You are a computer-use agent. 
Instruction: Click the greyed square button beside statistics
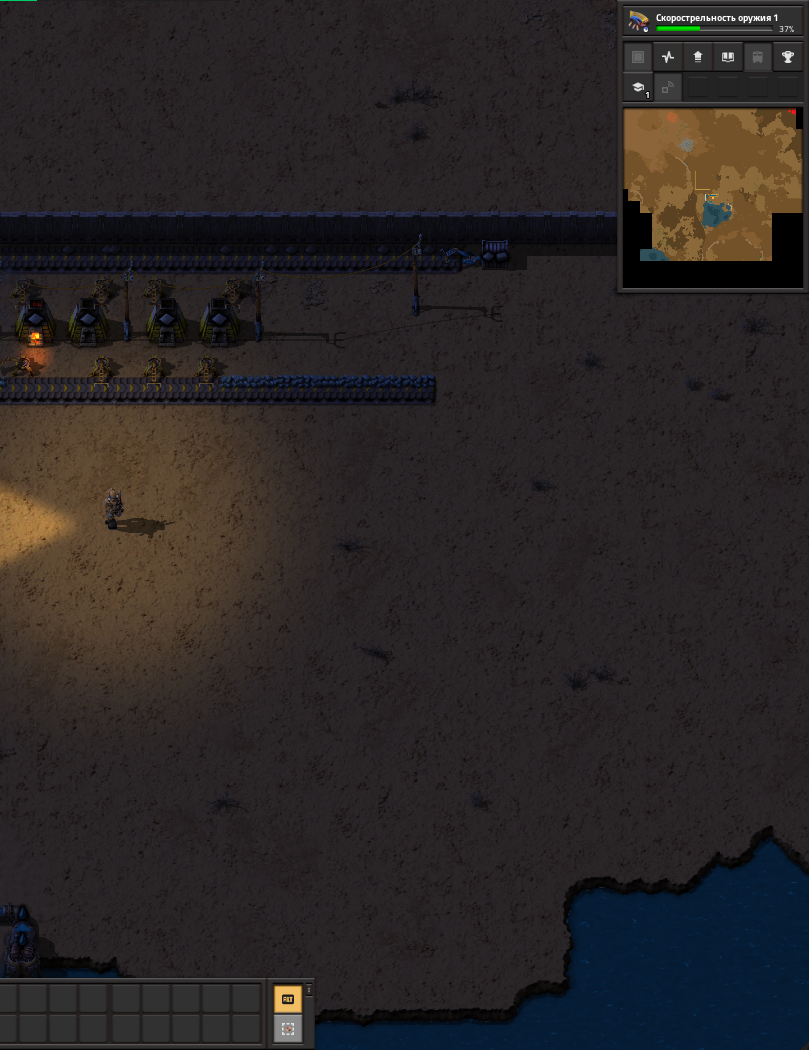(x=638, y=57)
